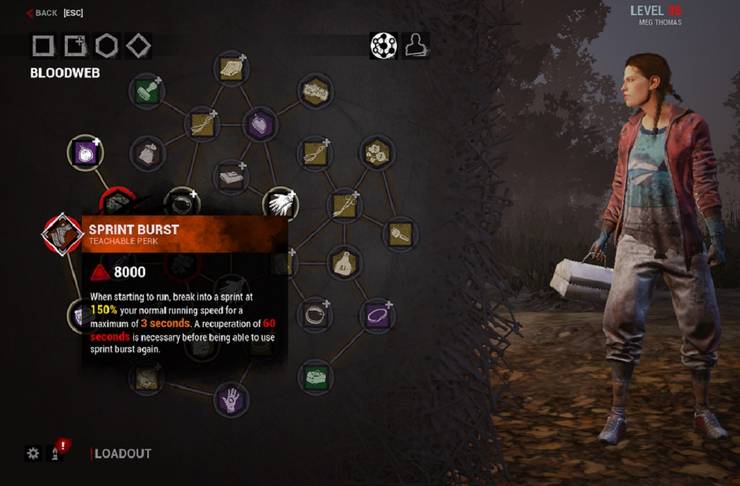Switch to the bloodweb view tab

pyautogui.click(x=383, y=45)
